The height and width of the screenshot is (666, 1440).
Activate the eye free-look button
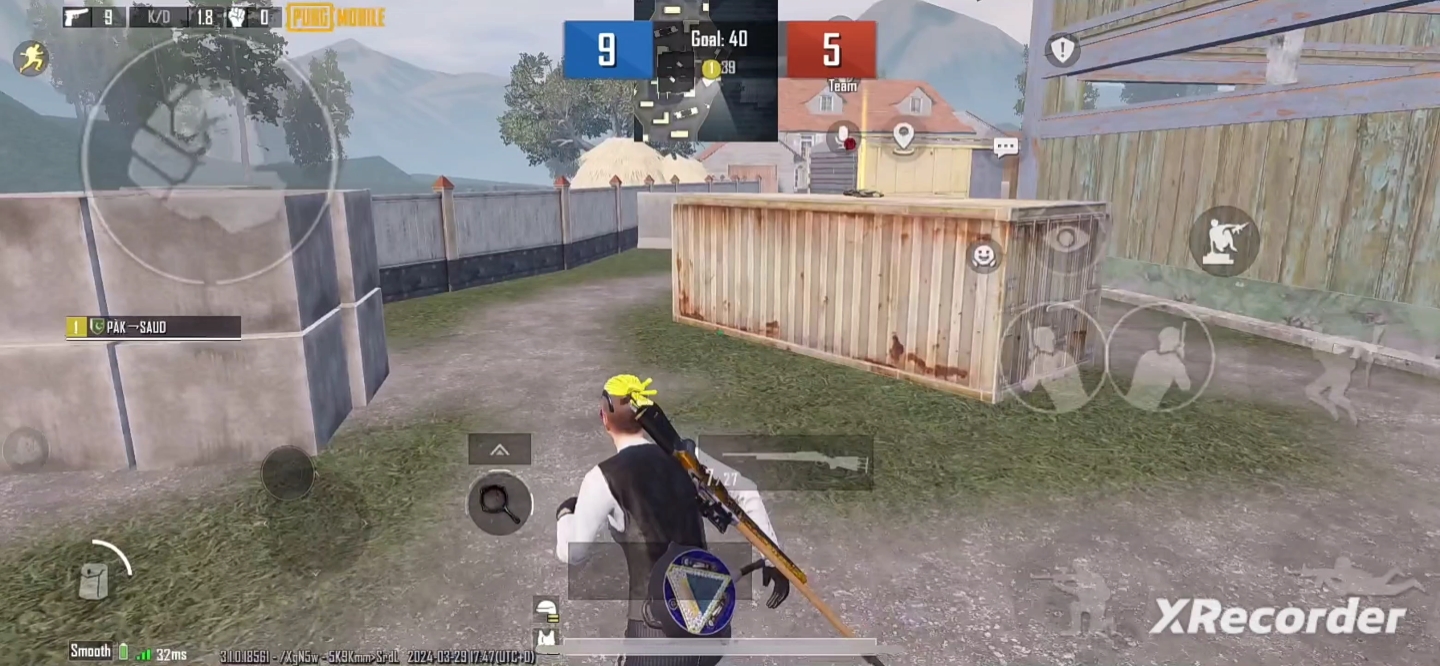click(1067, 239)
